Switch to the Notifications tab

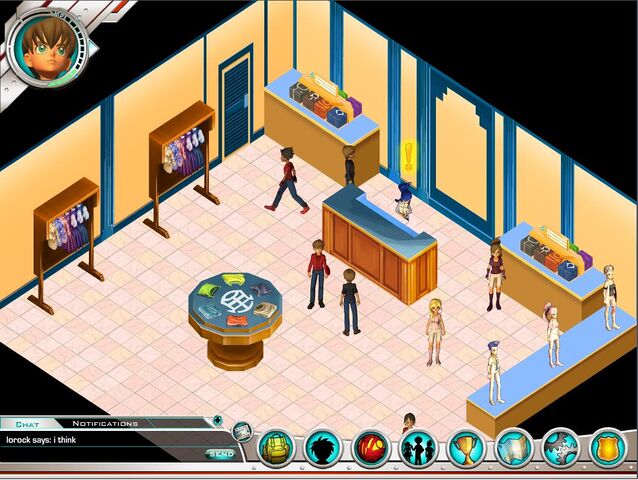(105, 424)
